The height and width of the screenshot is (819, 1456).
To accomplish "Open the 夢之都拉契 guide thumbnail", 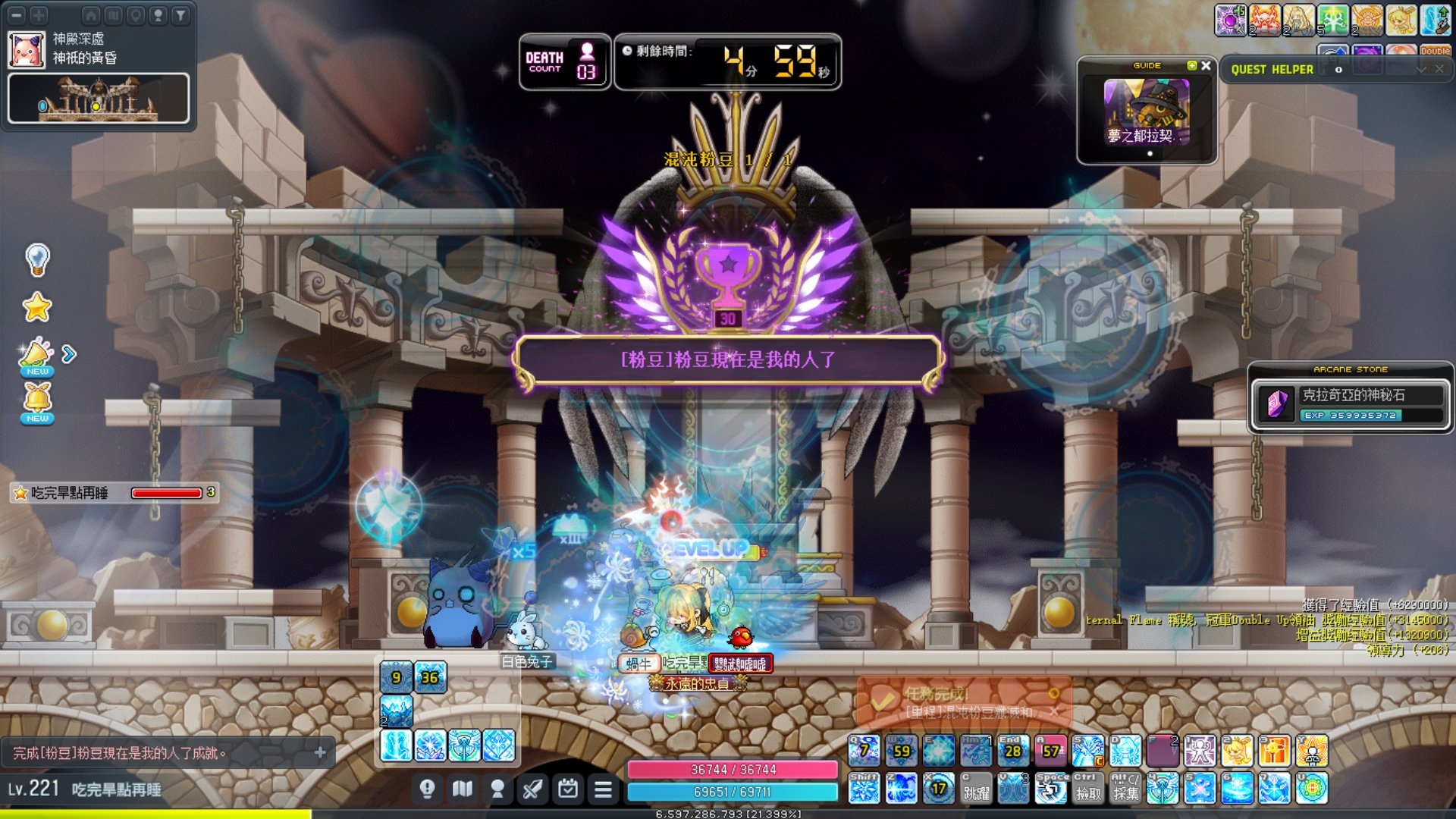I will click(1146, 112).
